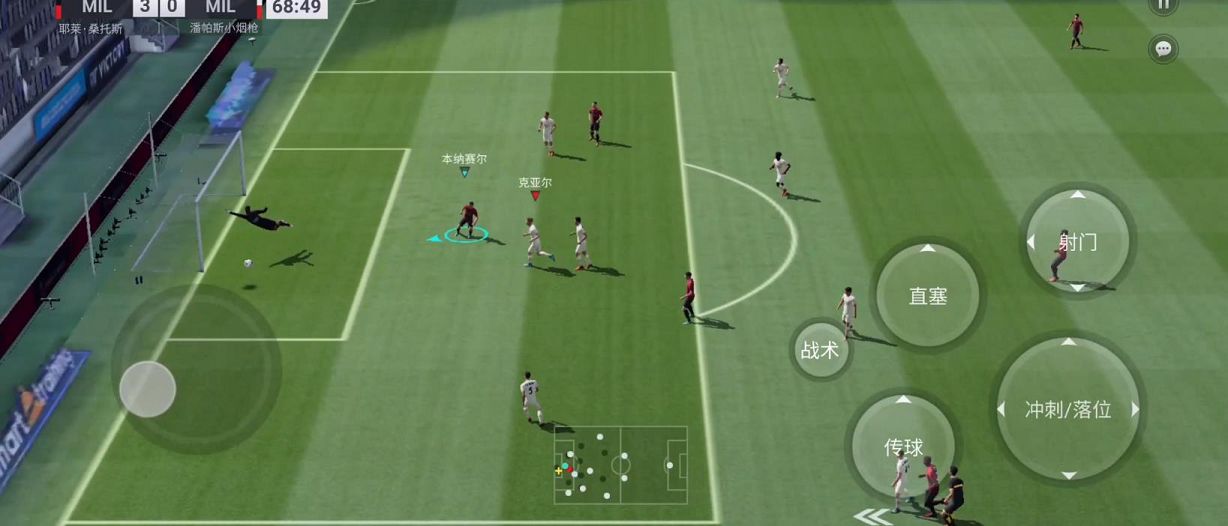Pause the match with the pause icon

[1163, 5]
